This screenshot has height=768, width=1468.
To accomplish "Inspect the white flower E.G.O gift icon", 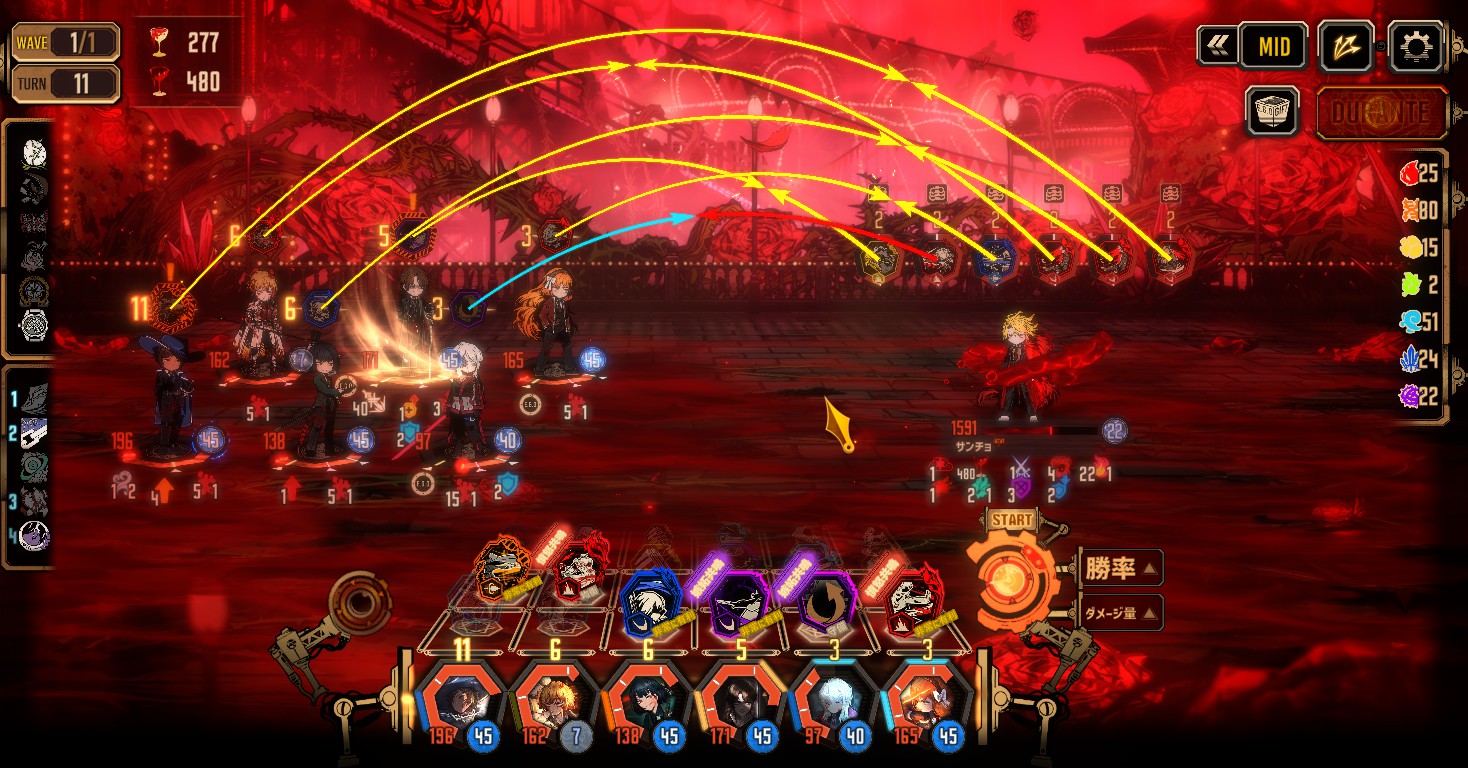I will pyautogui.click(x=34, y=153).
